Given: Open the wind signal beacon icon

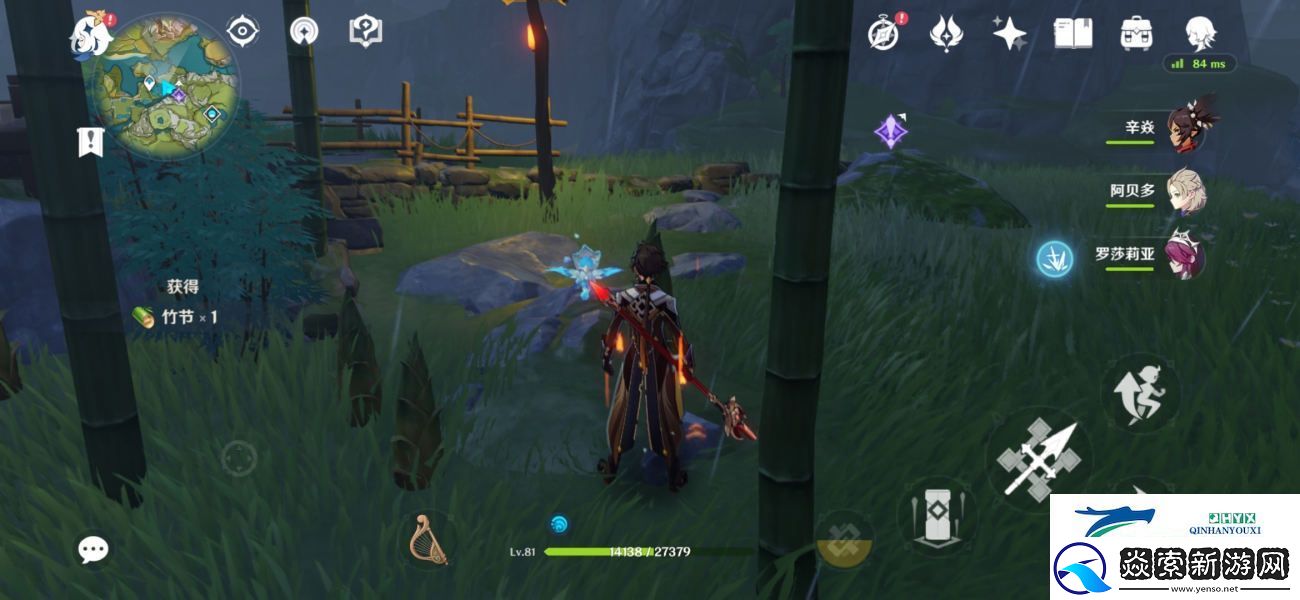Looking at the screenshot, I should pos(303,31).
